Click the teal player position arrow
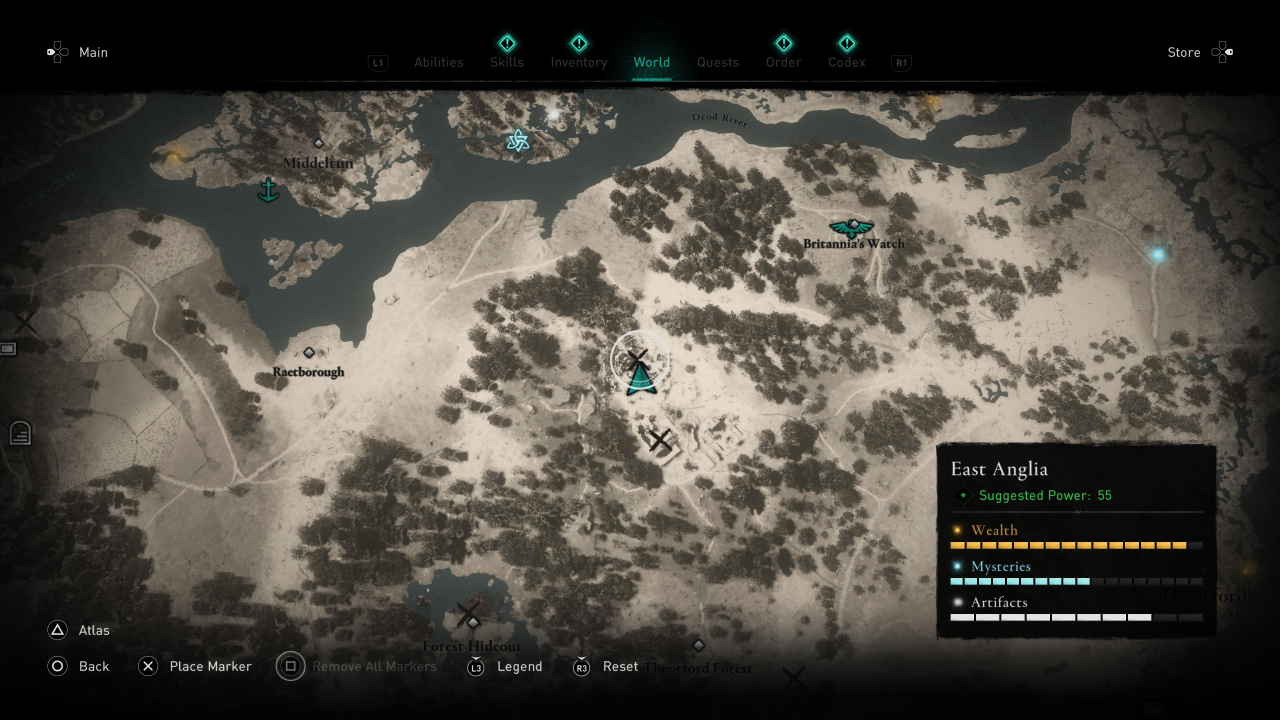This screenshot has width=1280, height=720. point(640,378)
